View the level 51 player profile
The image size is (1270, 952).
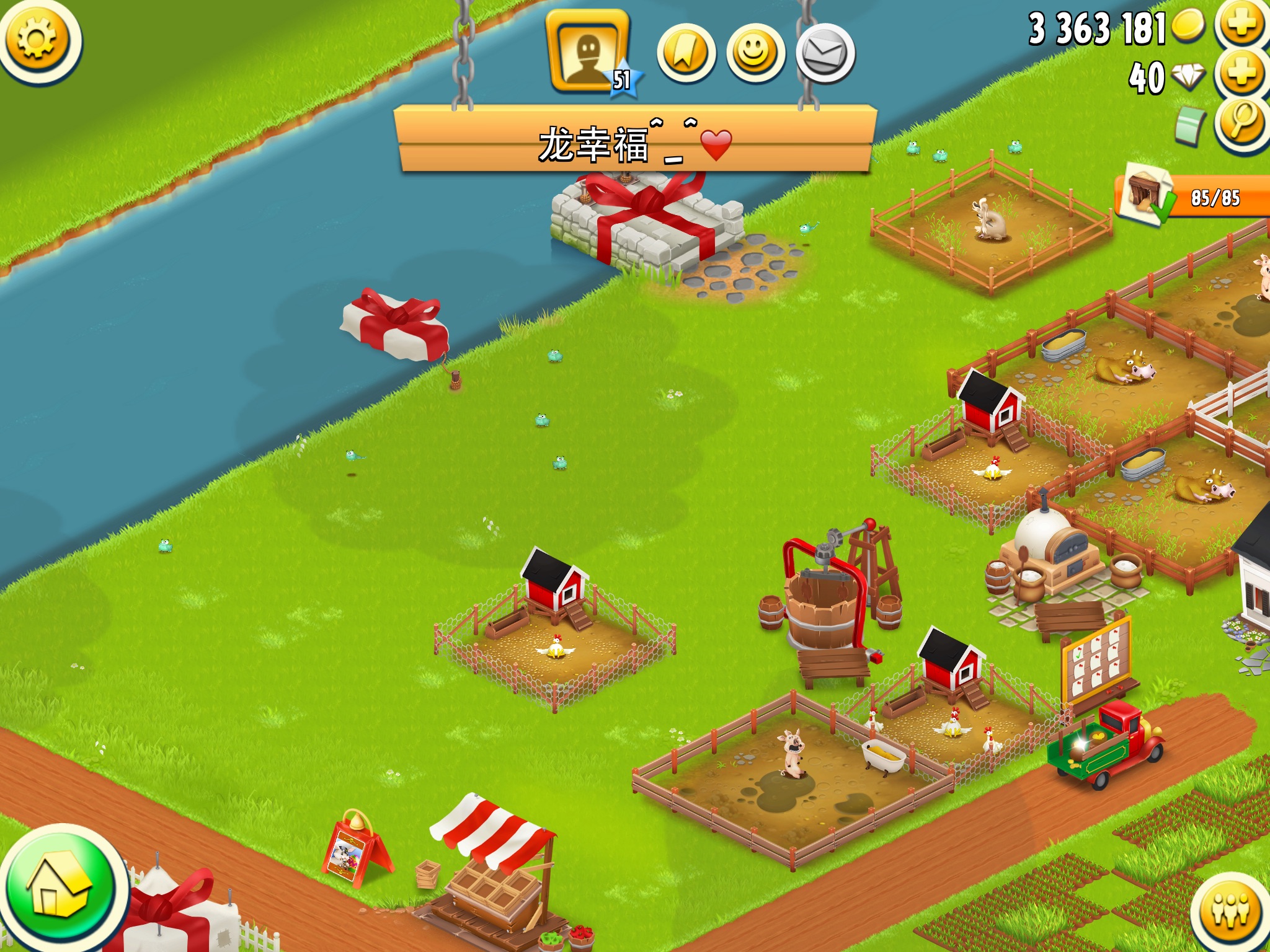(588, 53)
